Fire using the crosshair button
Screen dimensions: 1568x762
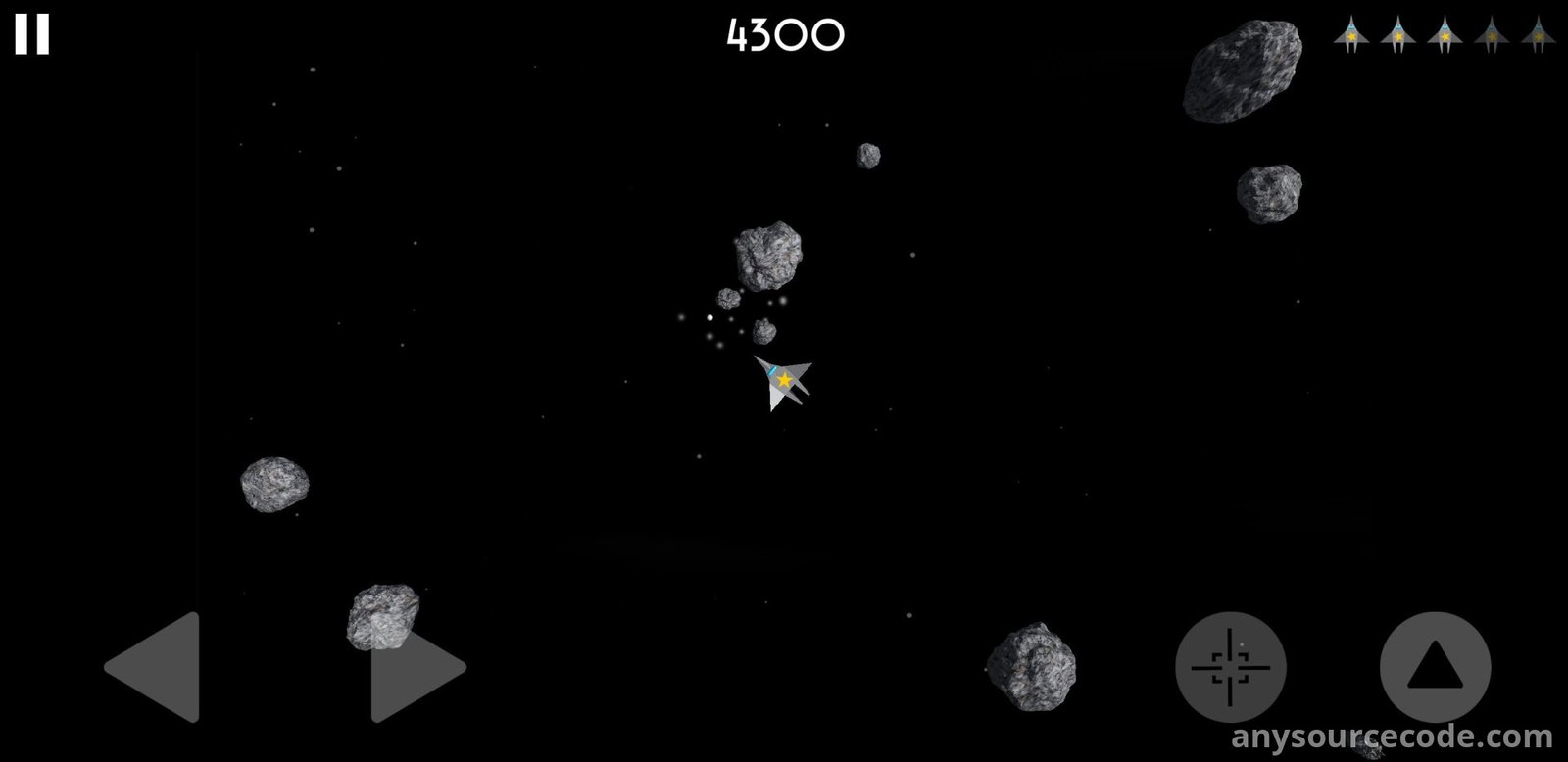coord(1230,668)
